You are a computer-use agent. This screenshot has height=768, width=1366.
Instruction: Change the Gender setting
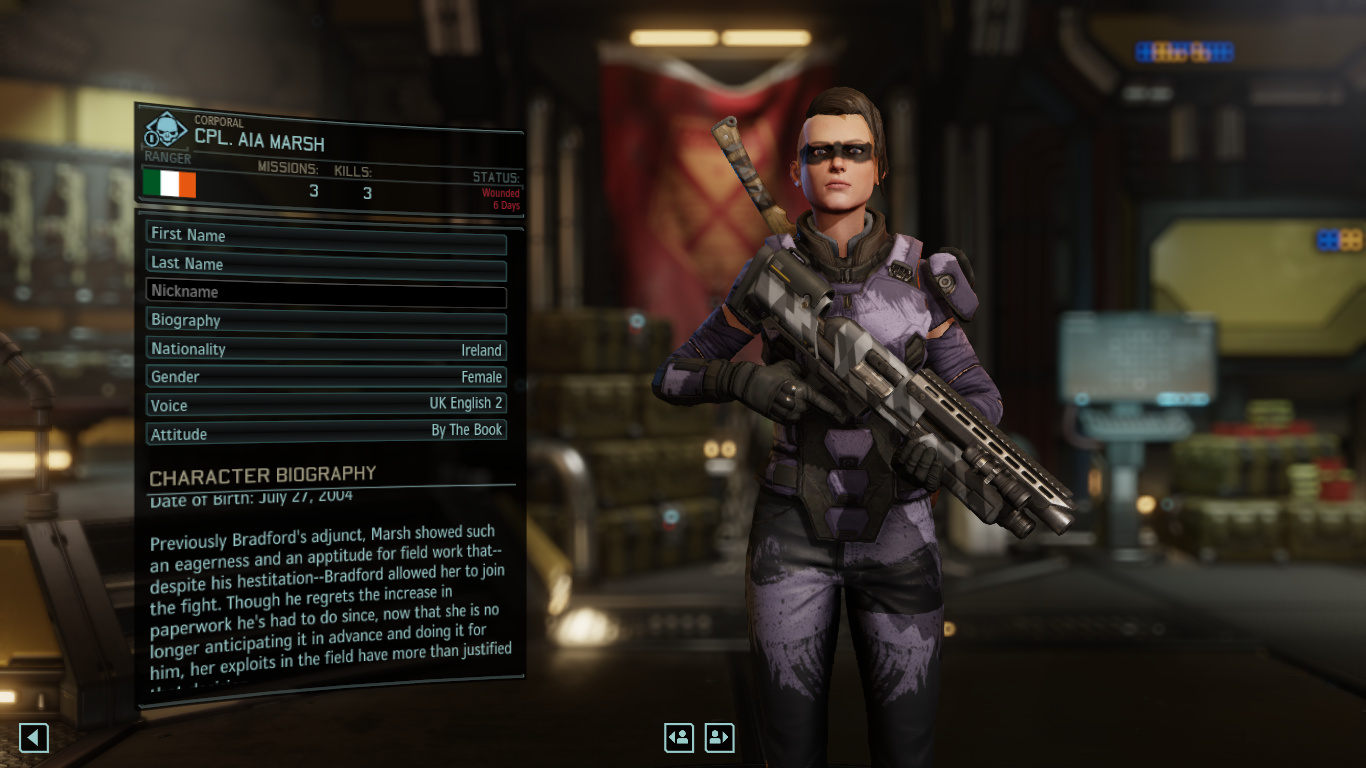pyautogui.click(x=326, y=377)
